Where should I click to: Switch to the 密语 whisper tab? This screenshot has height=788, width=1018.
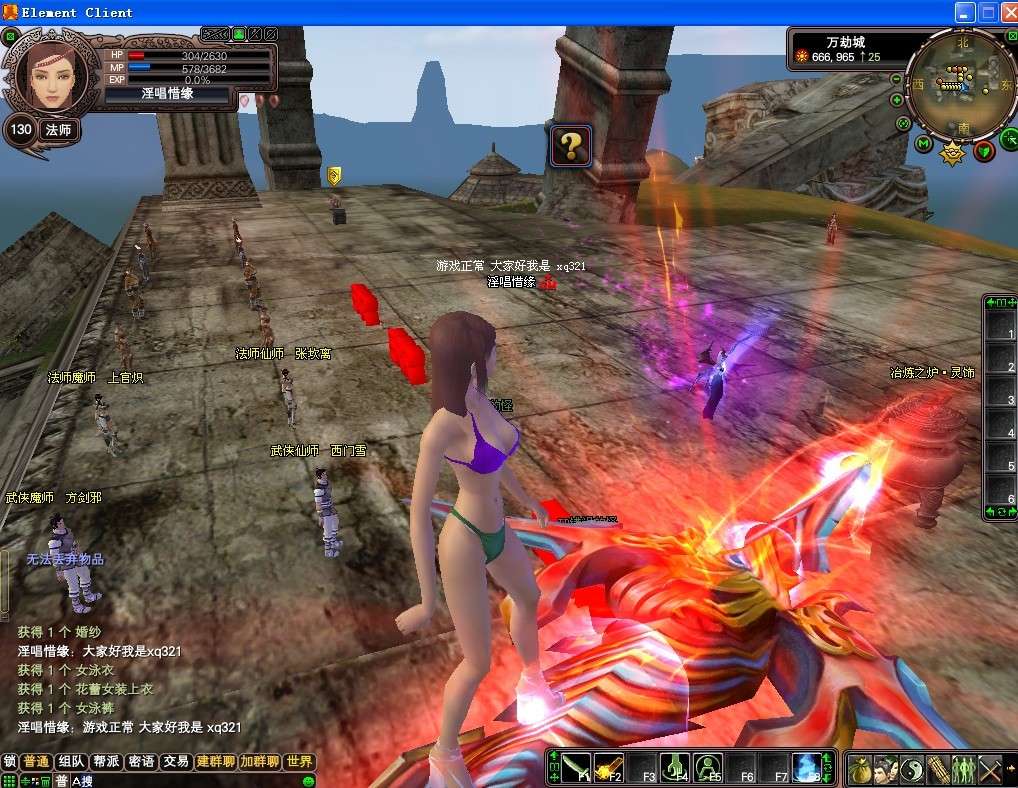142,761
